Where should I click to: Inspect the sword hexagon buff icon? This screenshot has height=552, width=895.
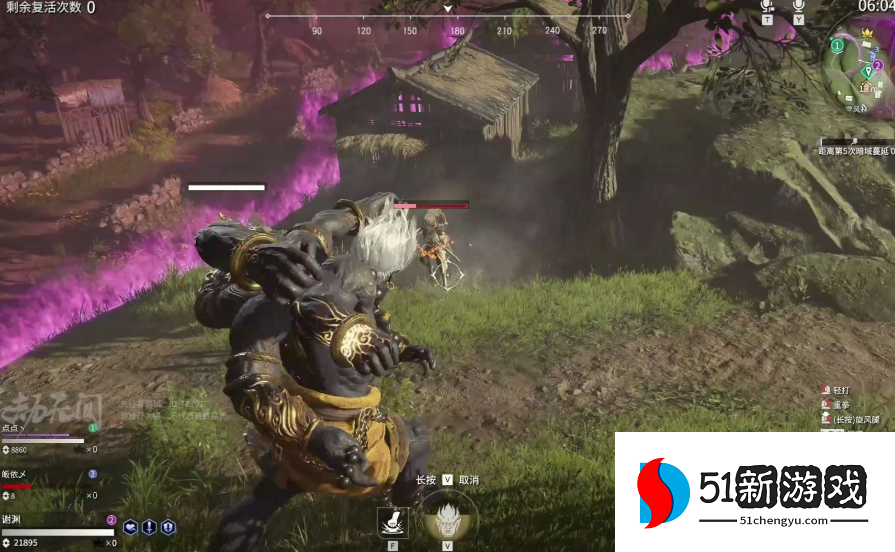pyautogui.click(x=149, y=527)
